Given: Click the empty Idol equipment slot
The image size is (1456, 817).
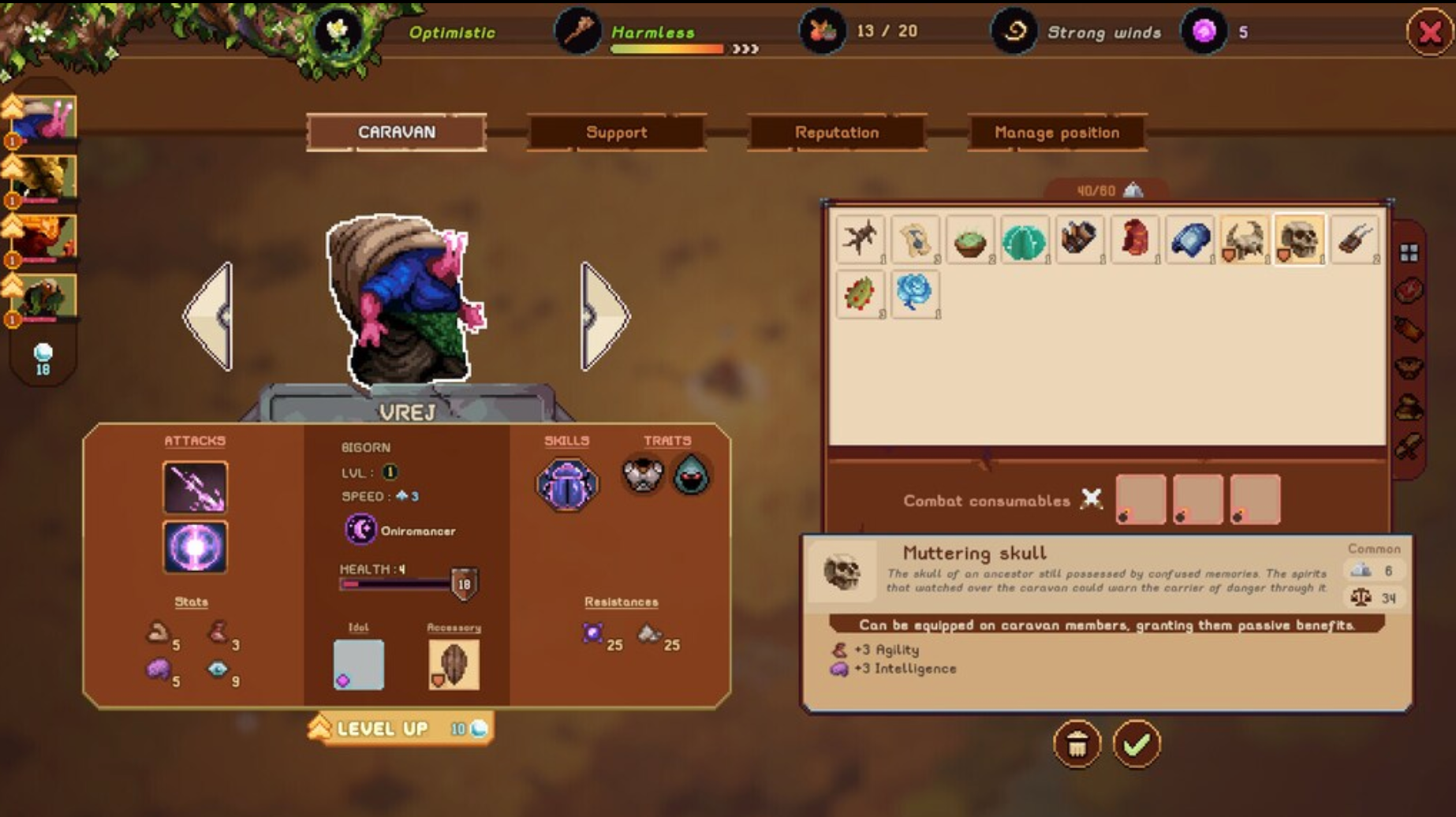Looking at the screenshot, I should point(359,665).
